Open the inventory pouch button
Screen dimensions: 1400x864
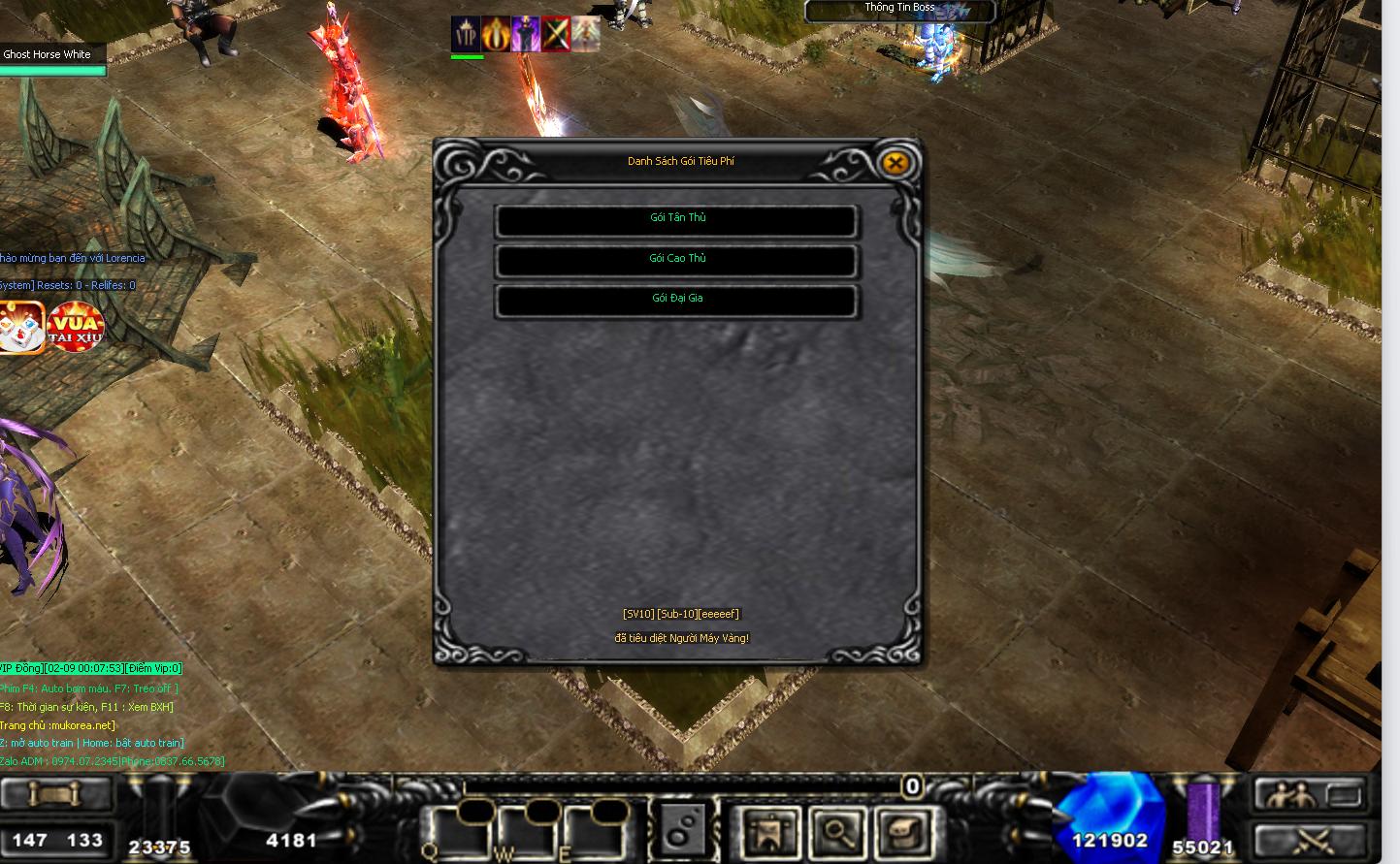point(901,831)
